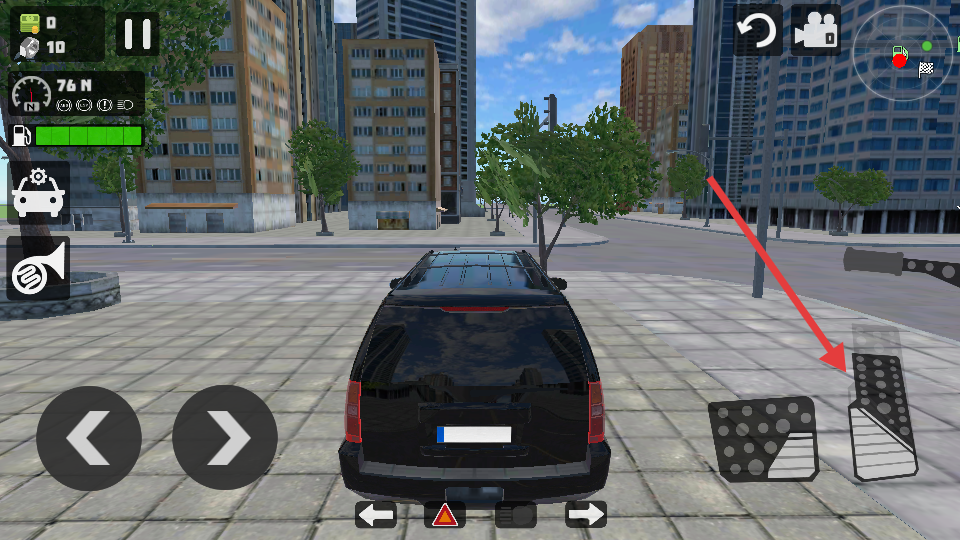Pause the game
The image size is (960, 540).
pyautogui.click(x=137, y=34)
